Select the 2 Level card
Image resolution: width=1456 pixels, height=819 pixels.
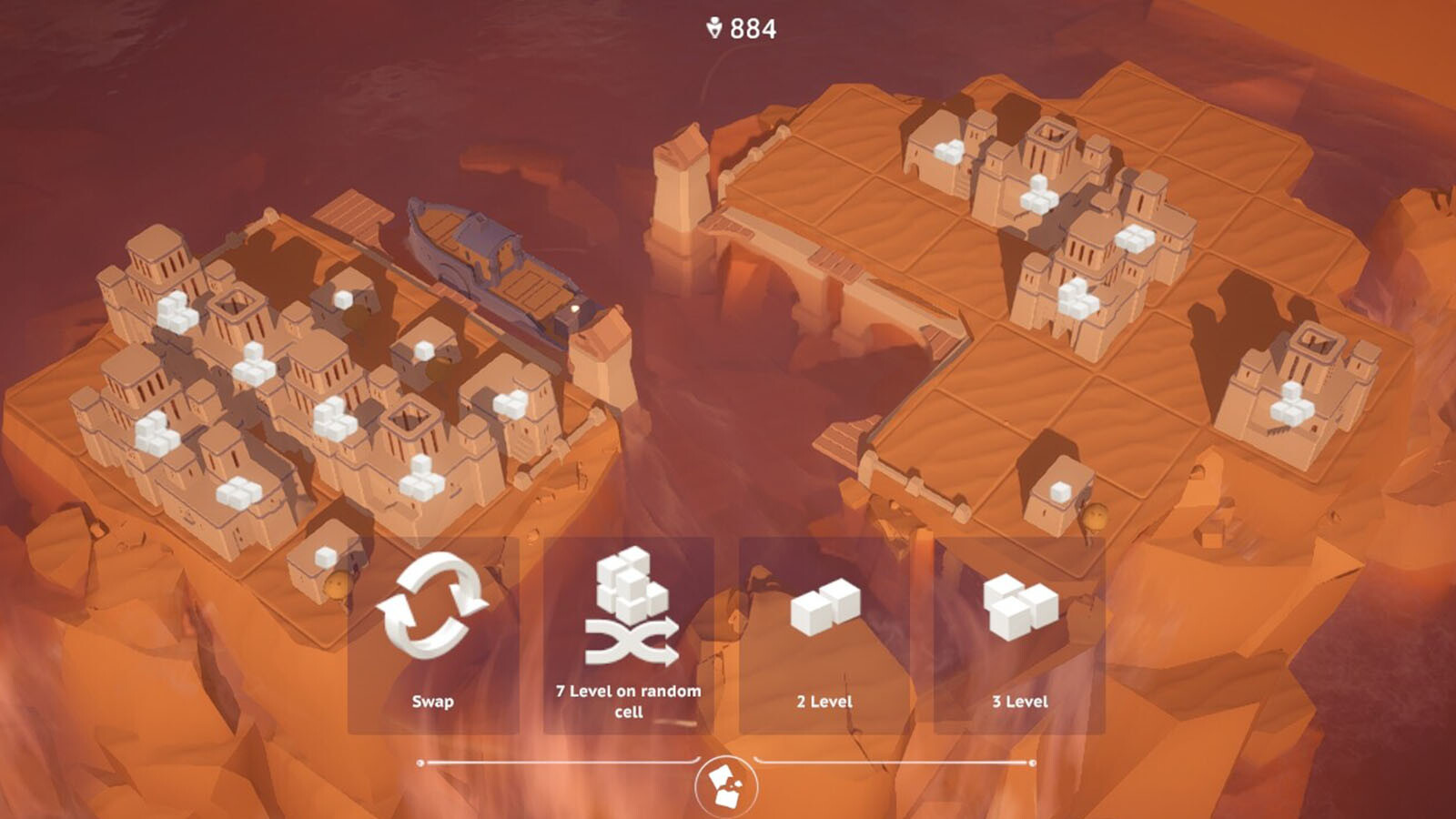click(824, 635)
